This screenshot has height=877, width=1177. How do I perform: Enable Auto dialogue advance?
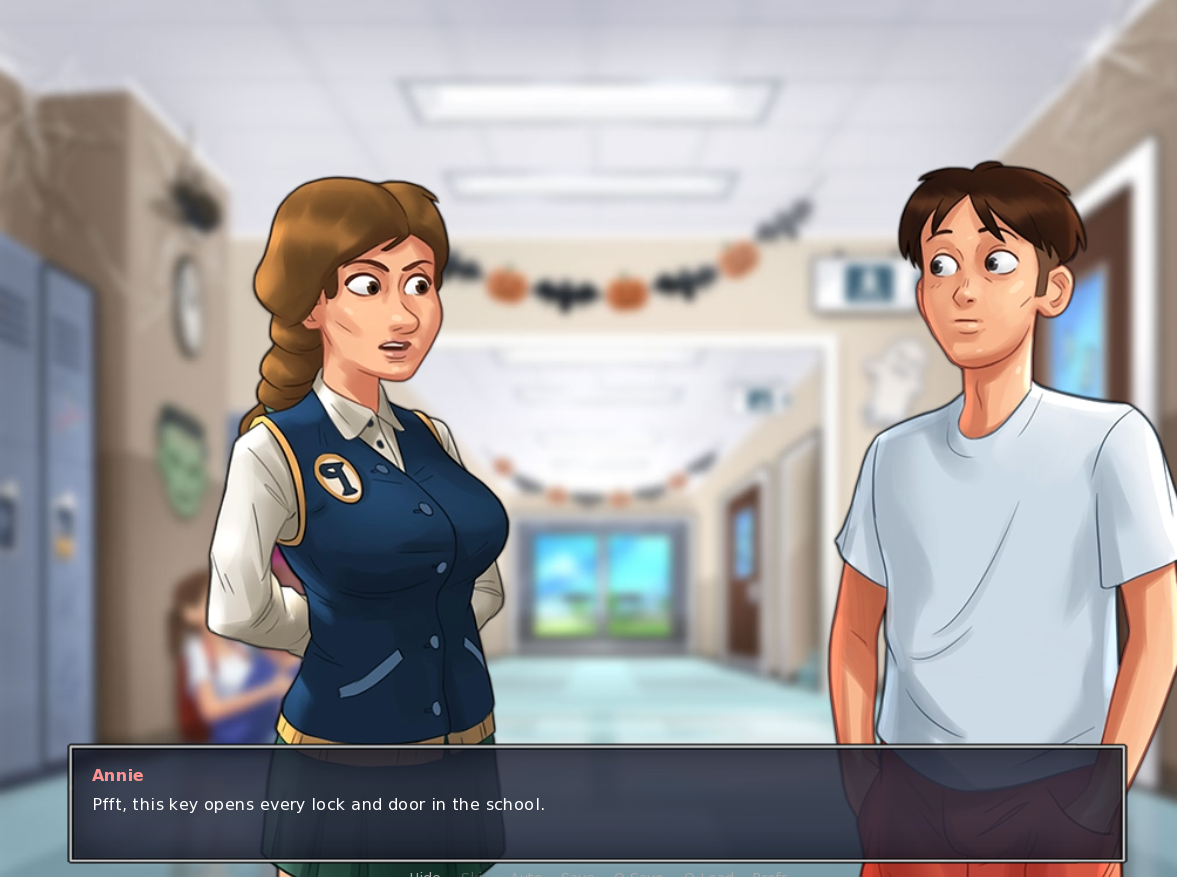click(526, 873)
